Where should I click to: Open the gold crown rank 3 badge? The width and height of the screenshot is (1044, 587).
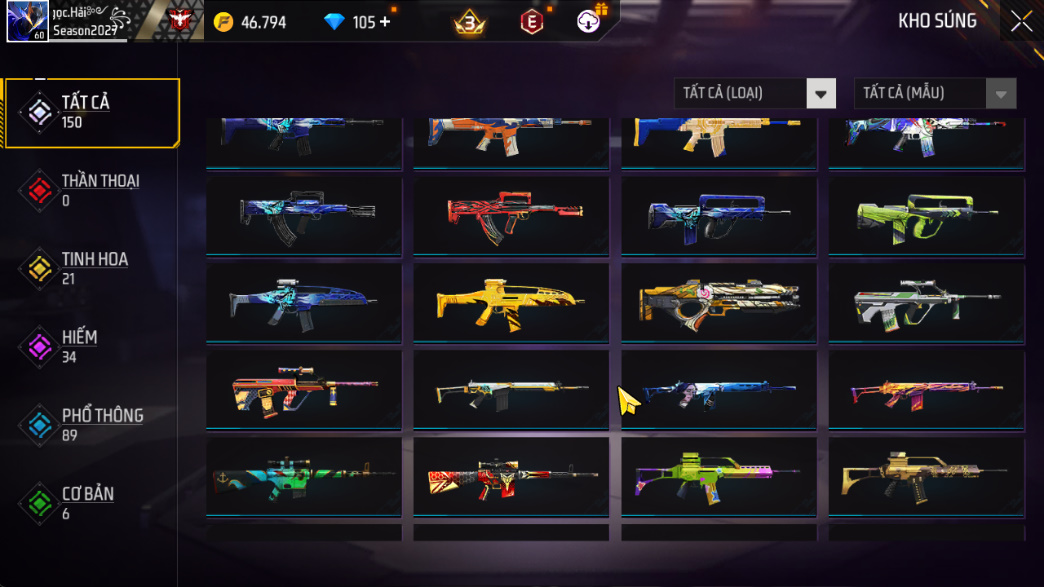470,21
